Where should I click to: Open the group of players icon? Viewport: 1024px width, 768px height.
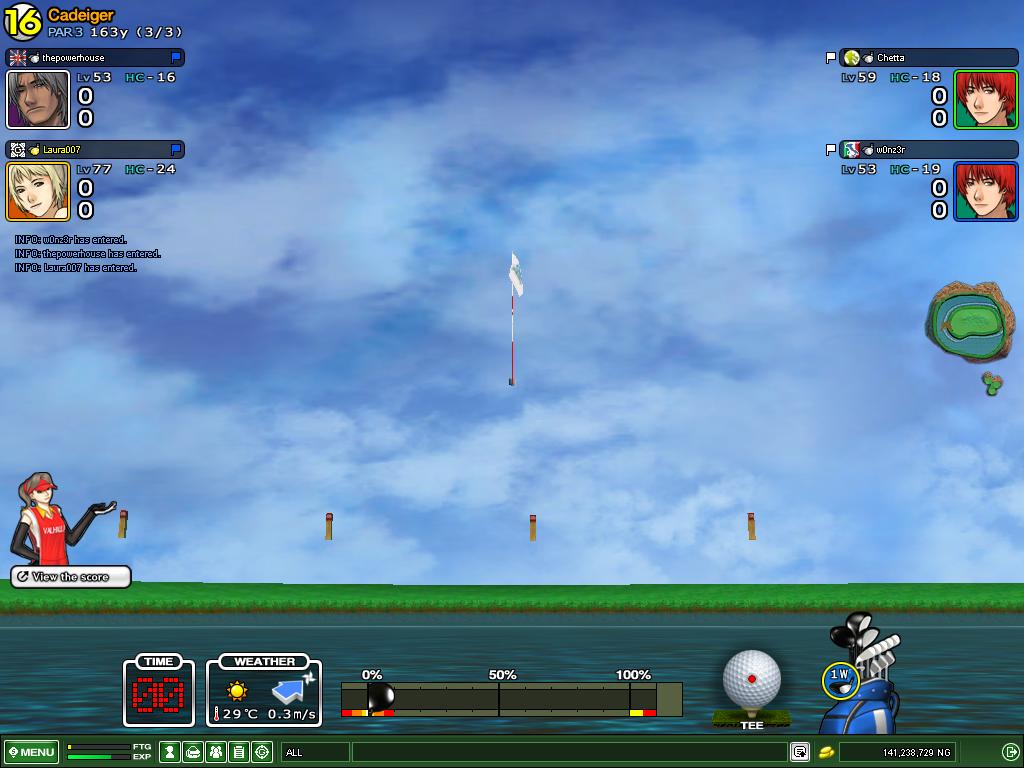(215, 752)
